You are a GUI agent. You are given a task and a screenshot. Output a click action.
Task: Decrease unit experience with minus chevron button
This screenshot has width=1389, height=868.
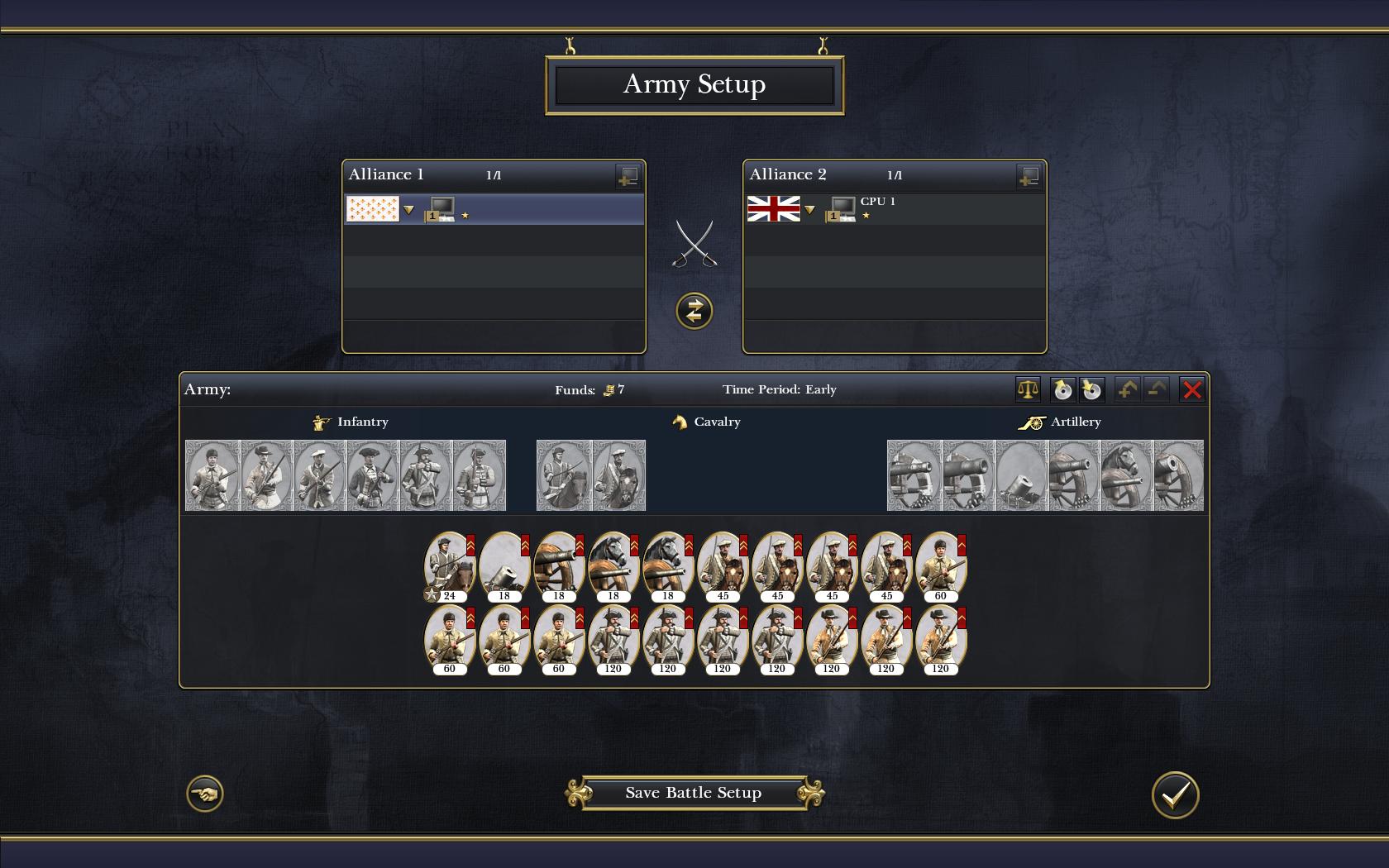point(1156,389)
